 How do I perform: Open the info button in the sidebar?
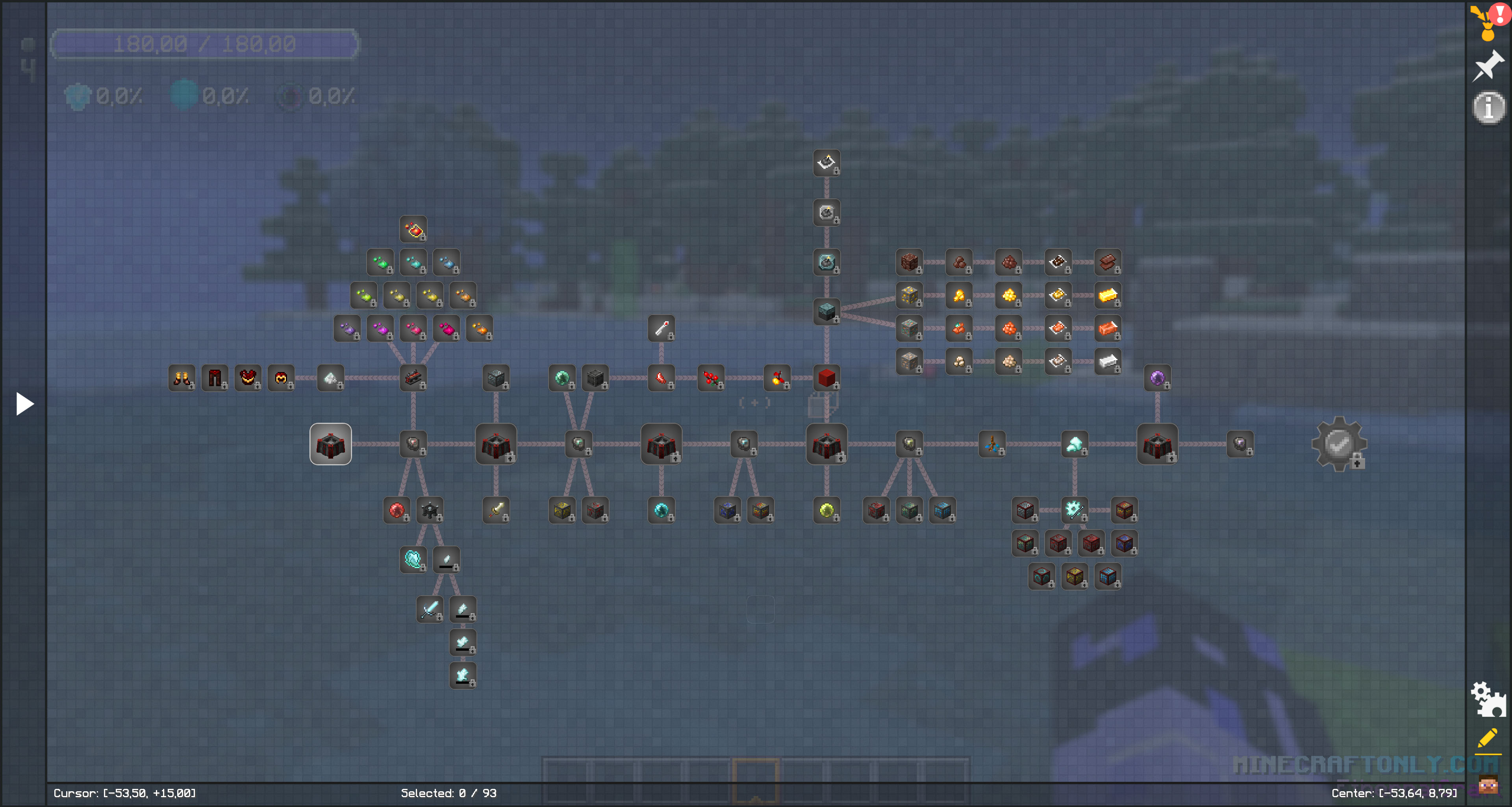1488,107
